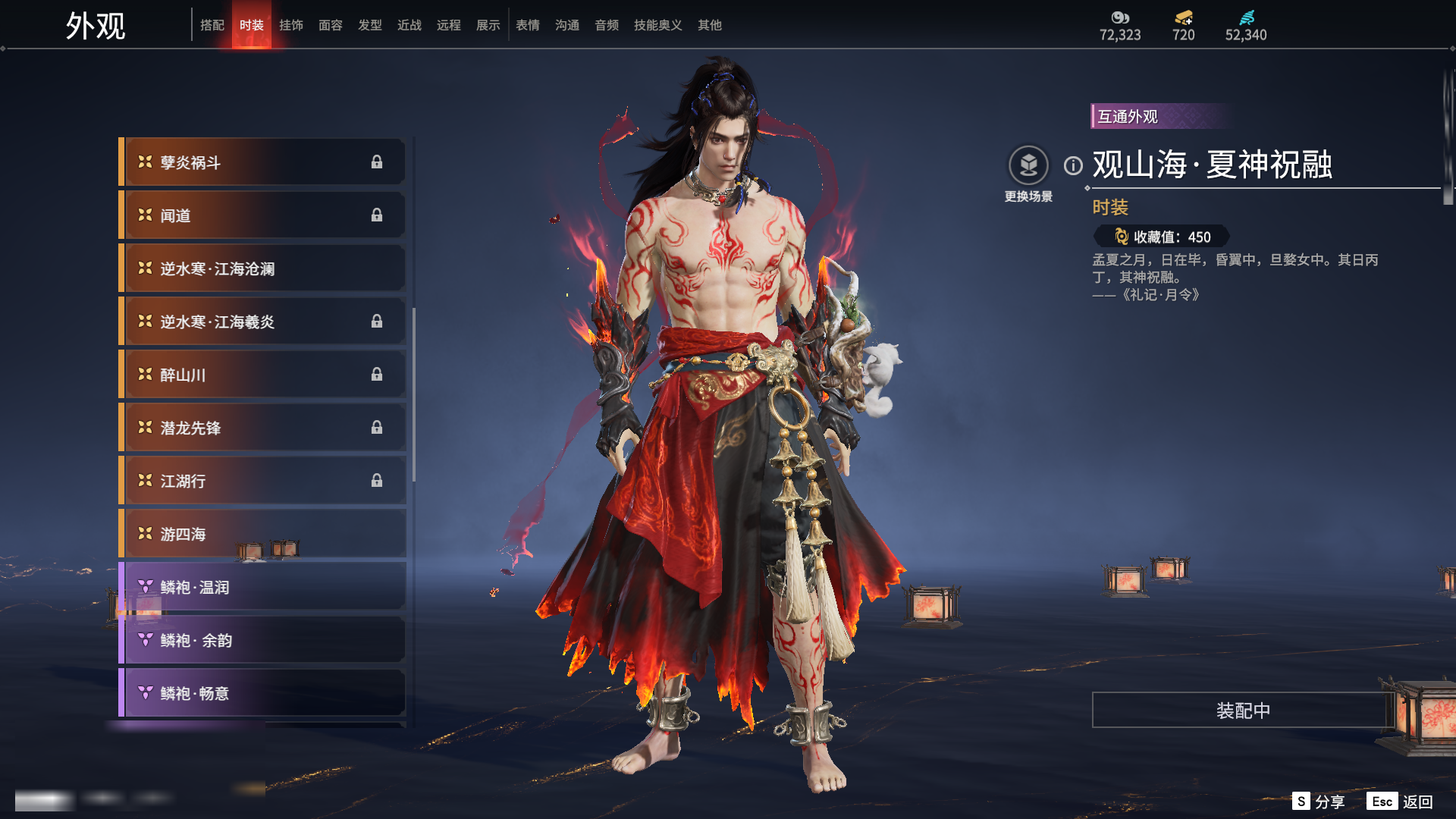Click the 更换场景 scene change icon
1456x819 pixels.
(x=1028, y=165)
